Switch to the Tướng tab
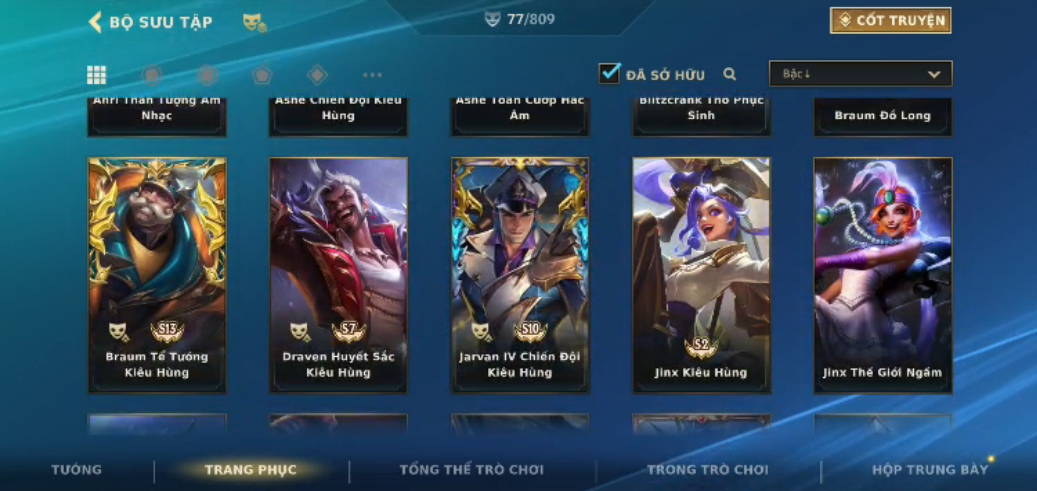 [x=77, y=470]
